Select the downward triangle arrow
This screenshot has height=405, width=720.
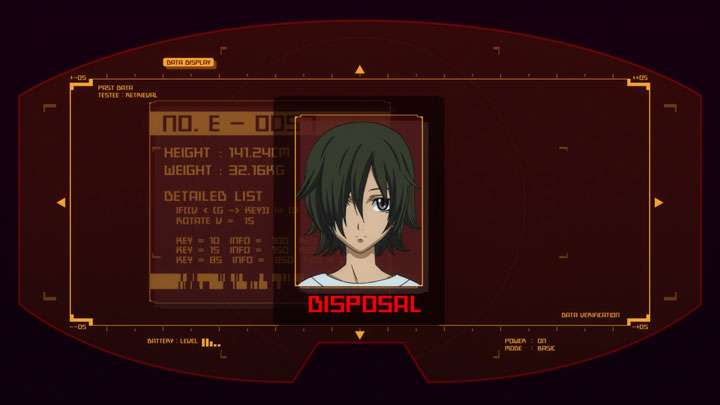[x=360, y=335]
